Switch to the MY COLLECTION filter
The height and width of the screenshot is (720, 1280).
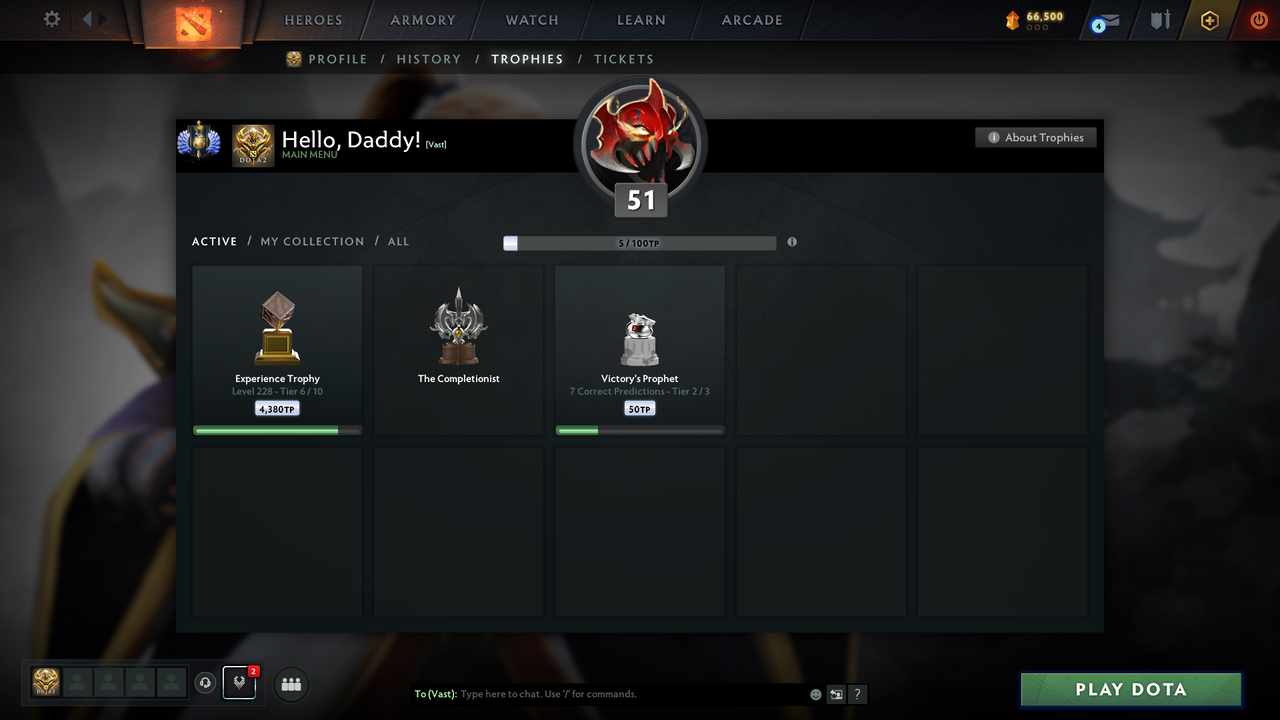[x=312, y=241]
